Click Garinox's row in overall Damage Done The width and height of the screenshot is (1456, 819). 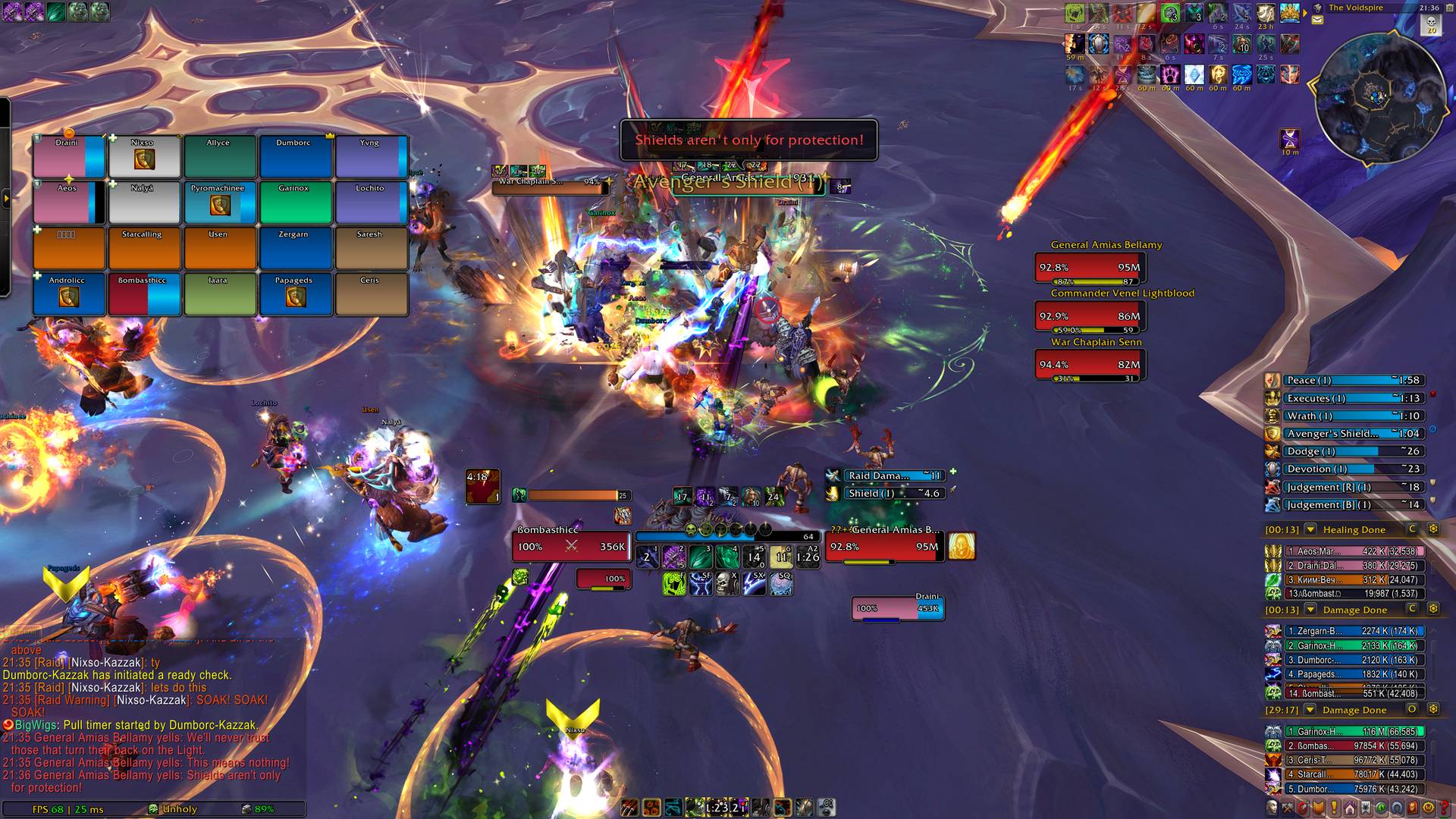click(1354, 732)
